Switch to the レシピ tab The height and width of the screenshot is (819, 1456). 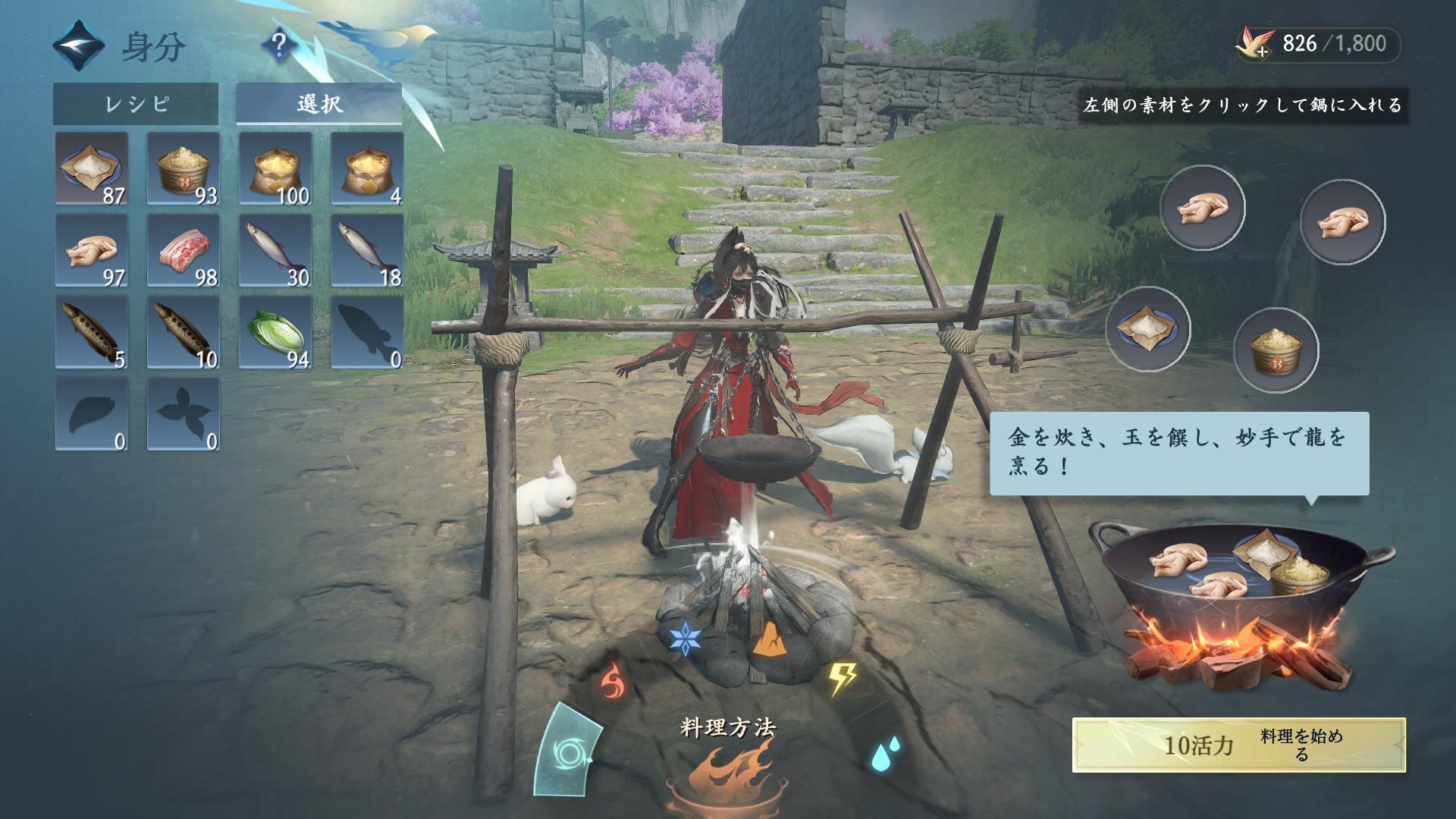click(136, 104)
